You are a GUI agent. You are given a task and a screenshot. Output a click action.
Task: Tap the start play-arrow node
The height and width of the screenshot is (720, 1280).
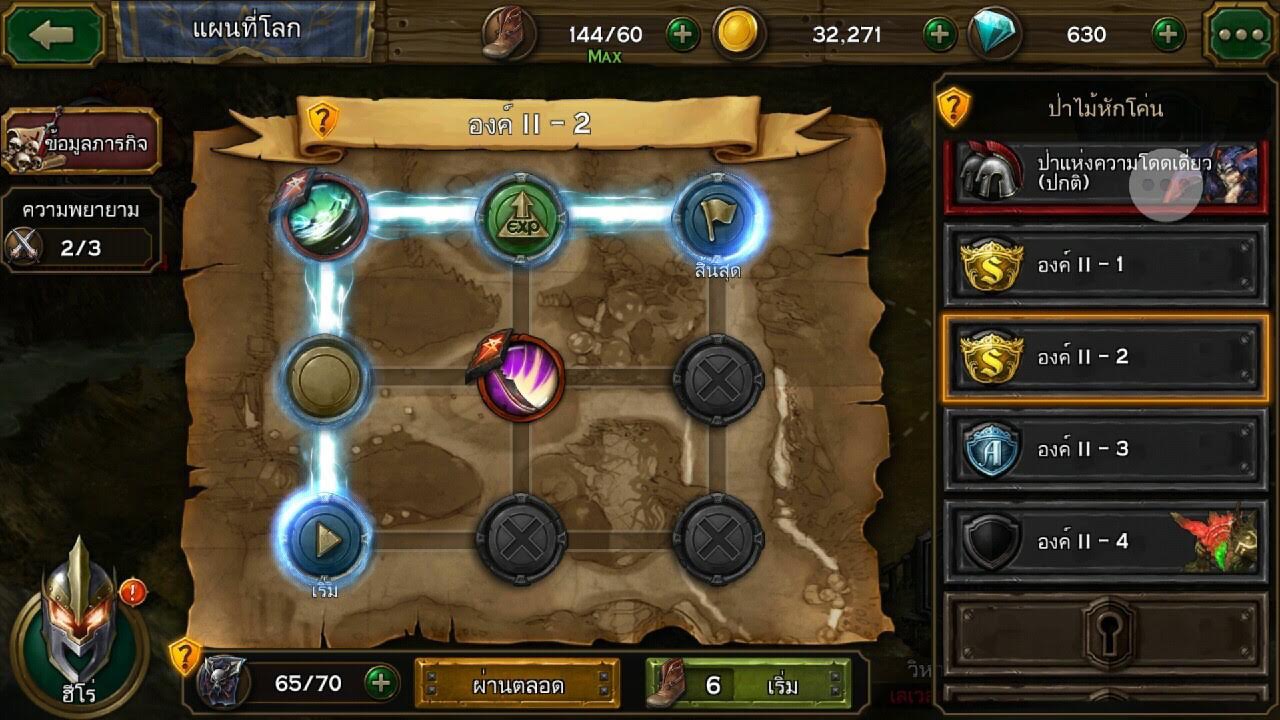click(326, 540)
